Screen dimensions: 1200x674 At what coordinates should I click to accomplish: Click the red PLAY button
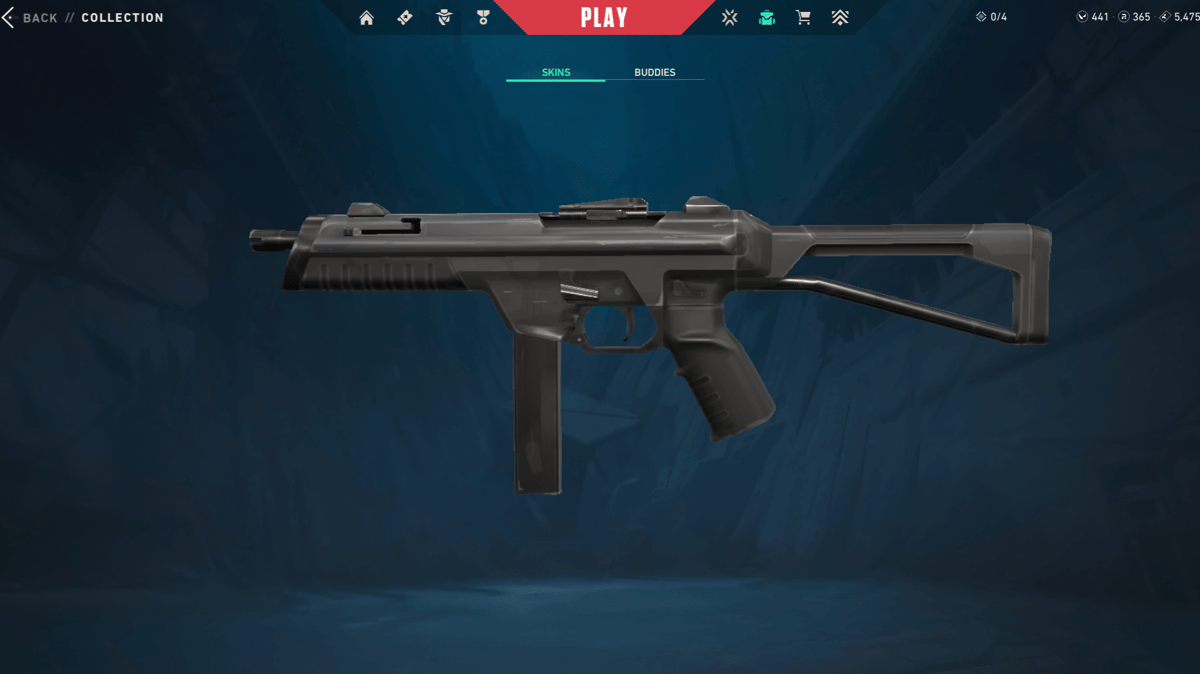pyautogui.click(x=604, y=18)
